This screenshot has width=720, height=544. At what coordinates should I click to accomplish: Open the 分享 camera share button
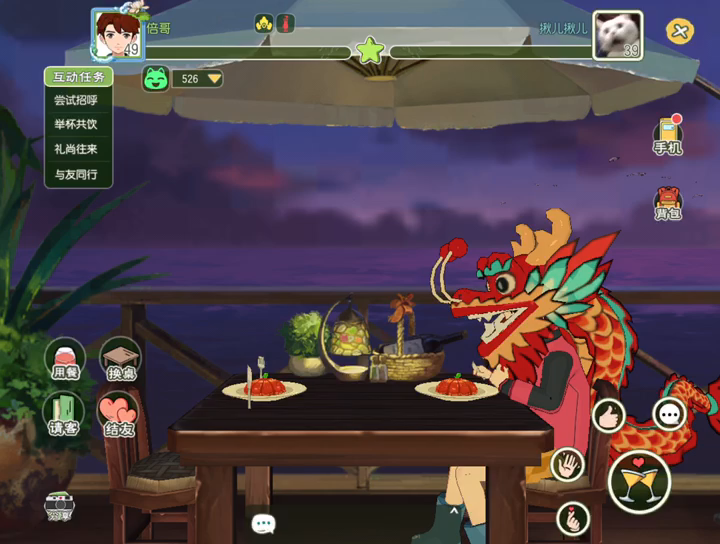point(60,506)
